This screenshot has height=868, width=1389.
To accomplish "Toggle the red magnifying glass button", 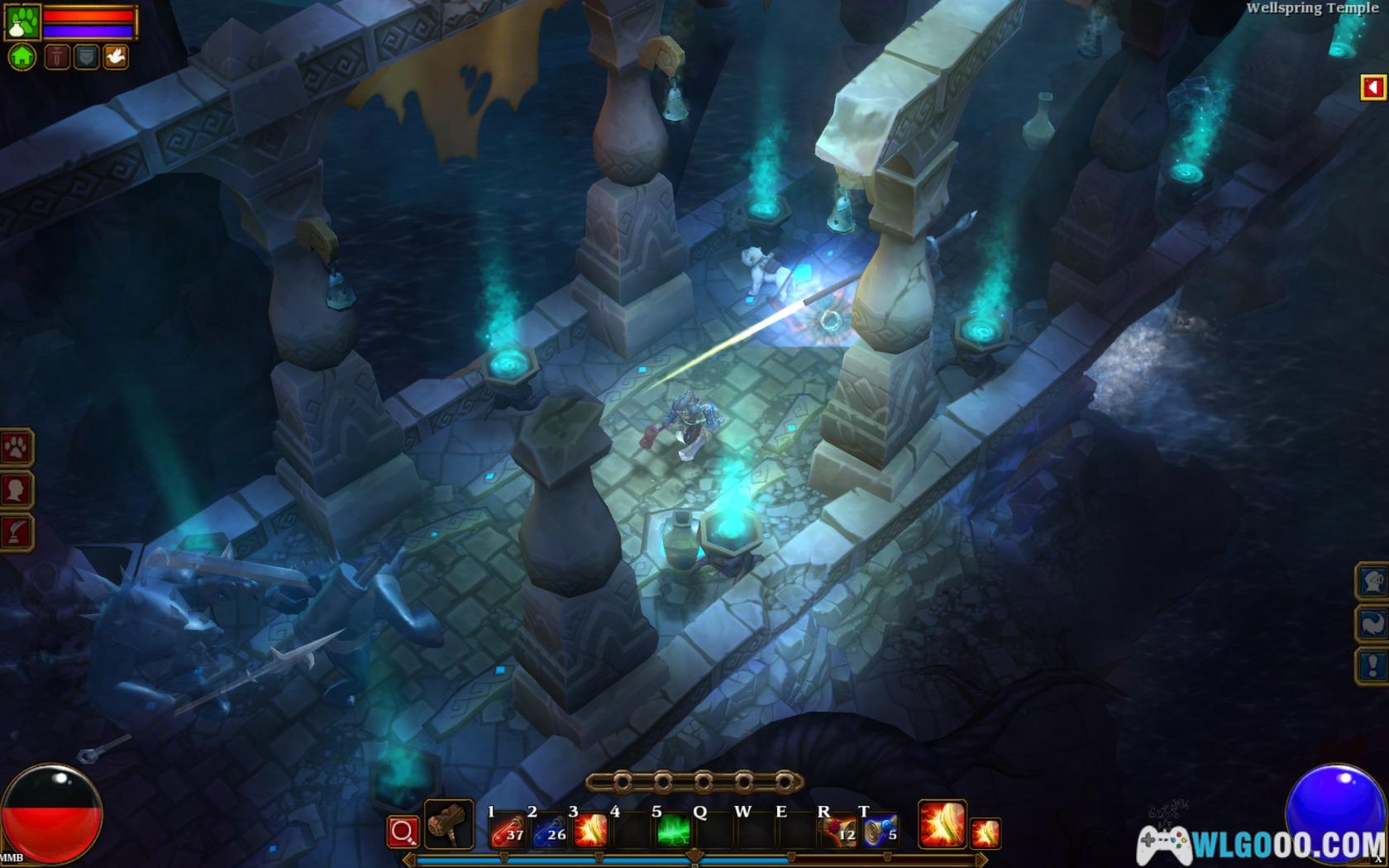I will coord(403,831).
